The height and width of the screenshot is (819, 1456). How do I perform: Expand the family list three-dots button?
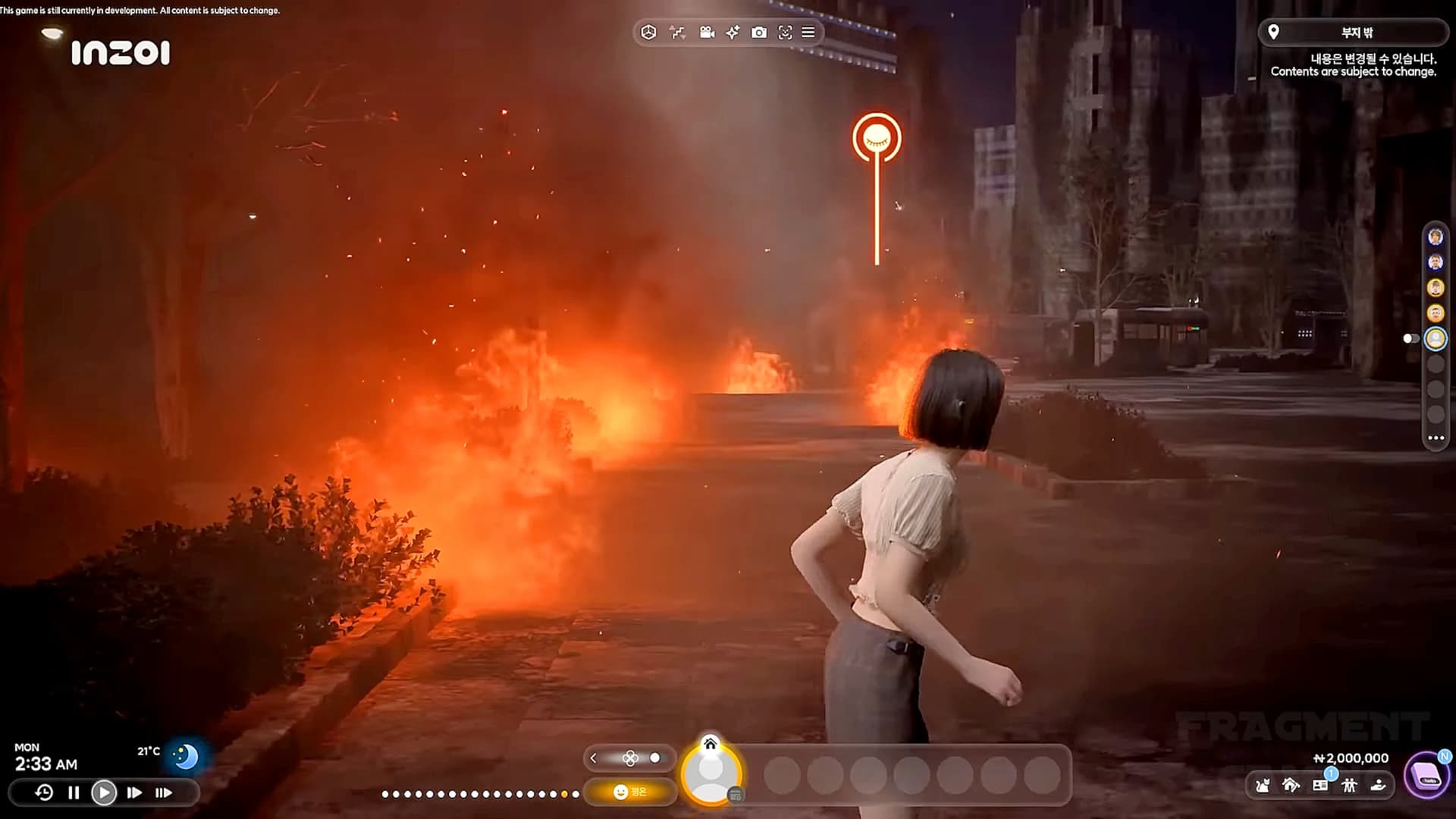pyautogui.click(x=1436, y=438)
